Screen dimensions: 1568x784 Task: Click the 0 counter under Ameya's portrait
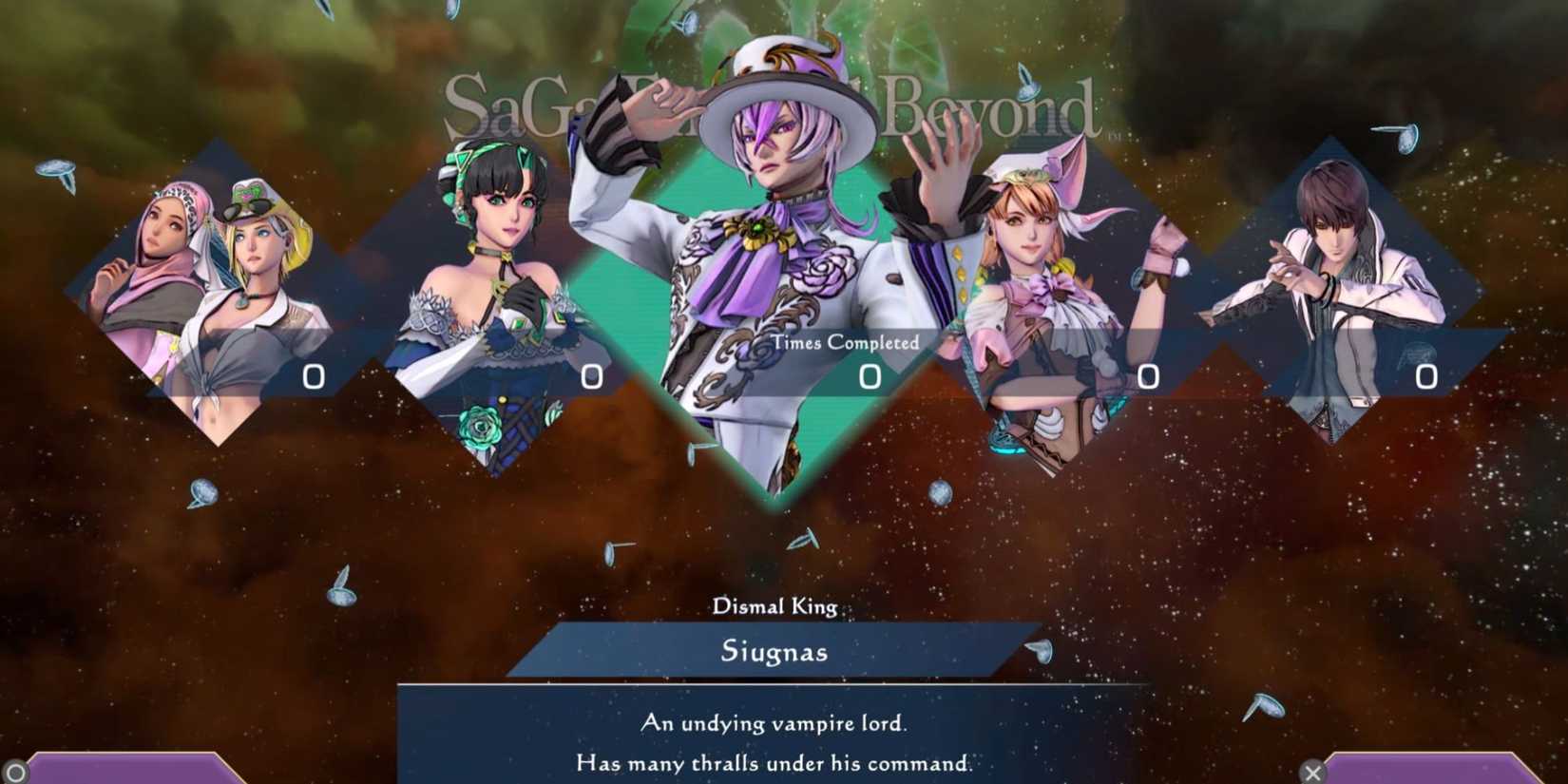593,376
